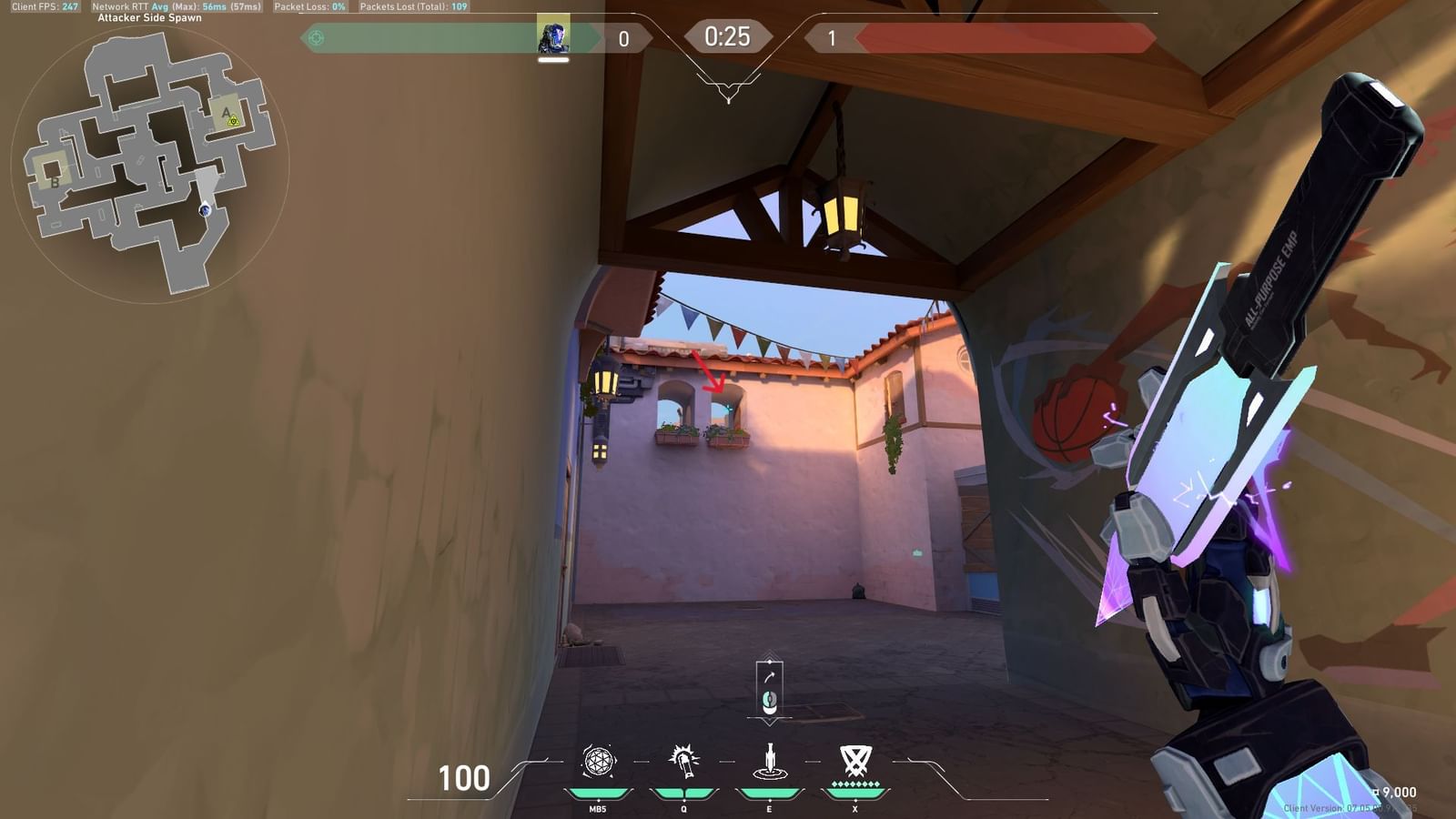Click the ultimate charge diamond points row

[x=853, y=784]
